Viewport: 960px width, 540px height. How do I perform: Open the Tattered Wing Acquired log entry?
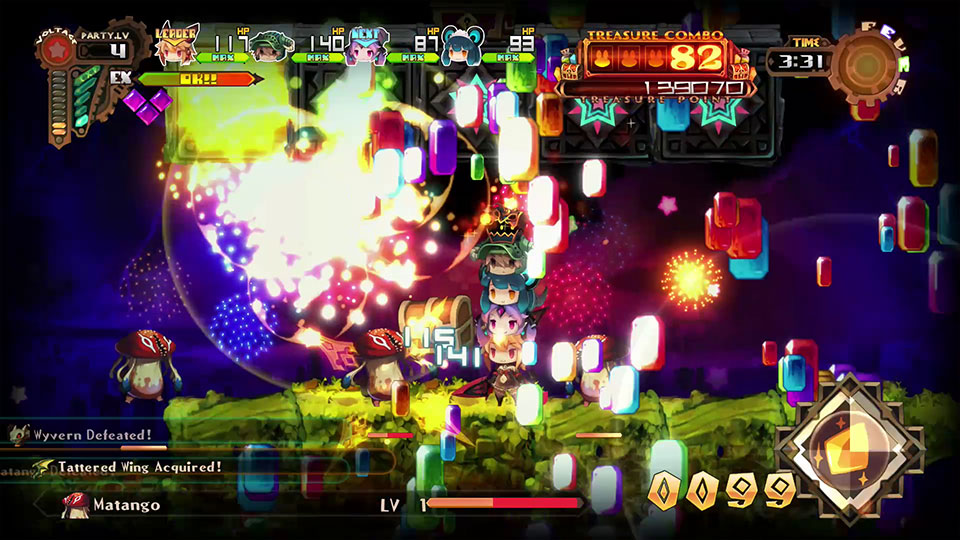pyautogui.click(x=138, y=467)
